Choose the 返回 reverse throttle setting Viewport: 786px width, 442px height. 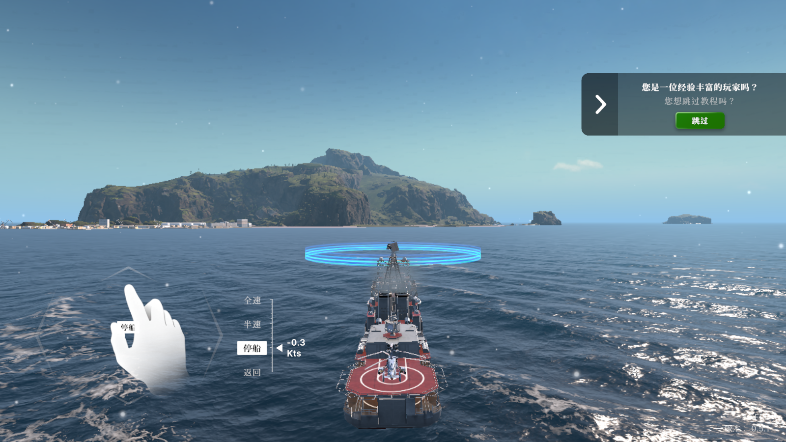[252, 372]
